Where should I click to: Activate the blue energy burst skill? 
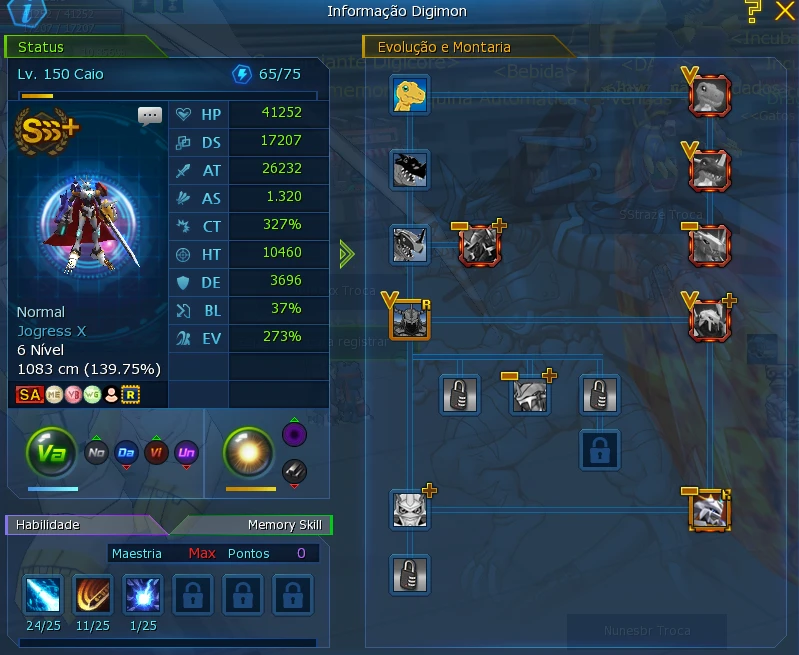143,595
